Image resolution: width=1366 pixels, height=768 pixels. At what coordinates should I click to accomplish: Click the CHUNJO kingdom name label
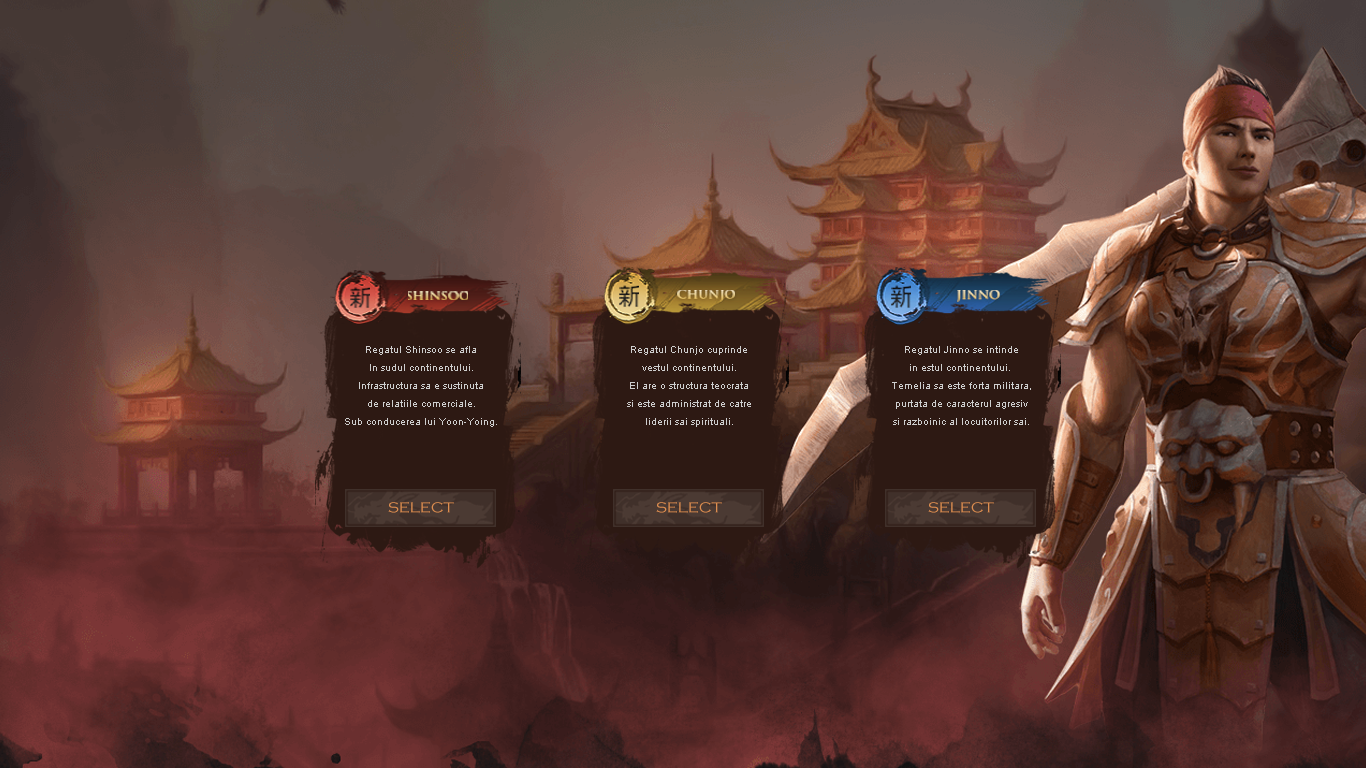click(x=705, y=294)
